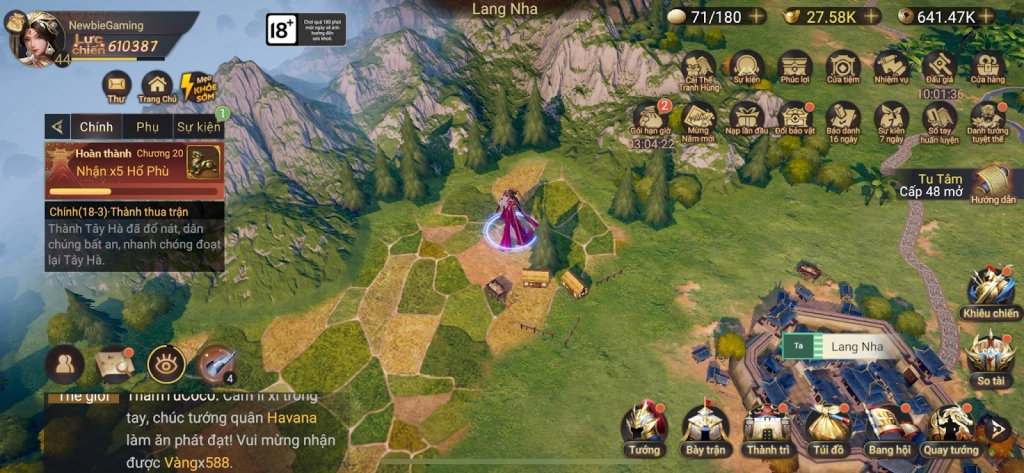This screenshot has height=473, width=1024.
Task: Open the Phúc lợi welfare chest
Action: 795,68
